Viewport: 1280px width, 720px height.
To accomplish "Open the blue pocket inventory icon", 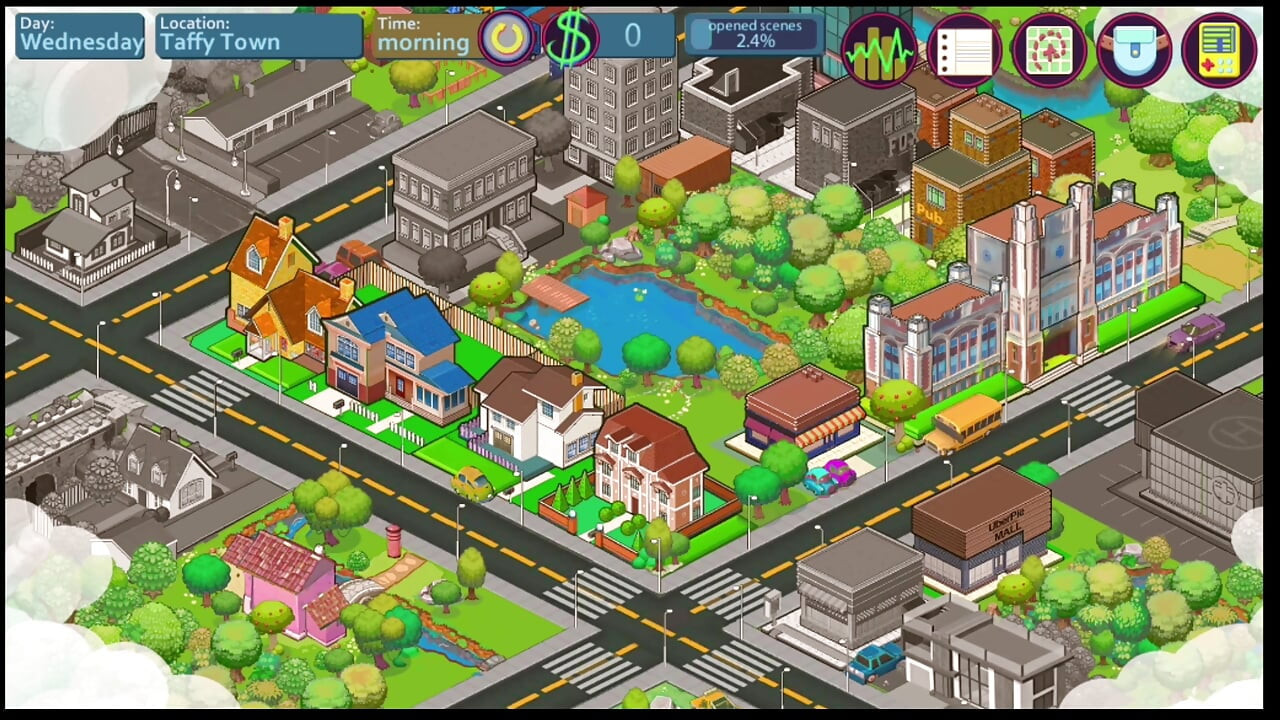I will [x=1134, y=50].
